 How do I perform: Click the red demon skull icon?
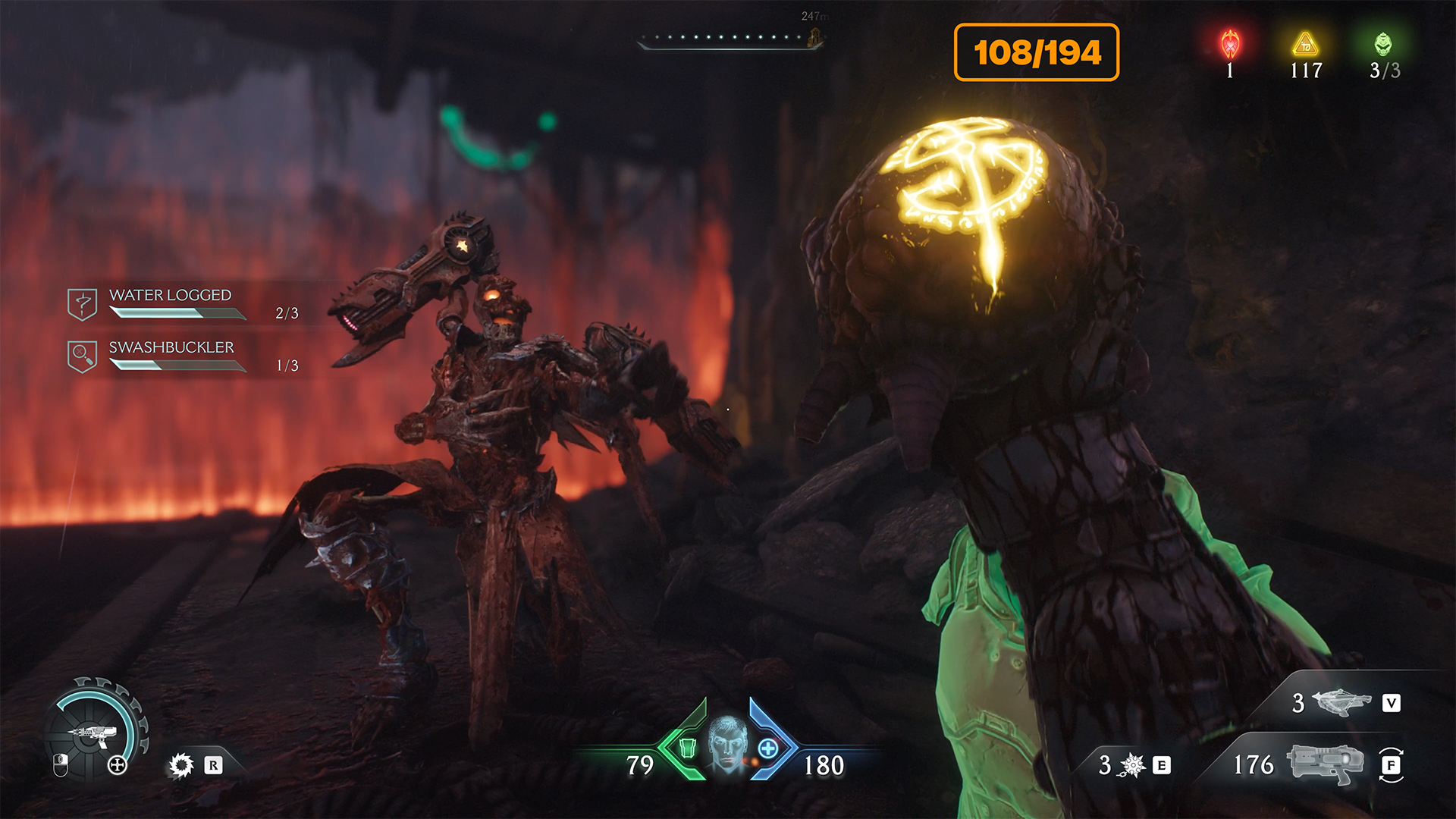(x=1230, y=45)
